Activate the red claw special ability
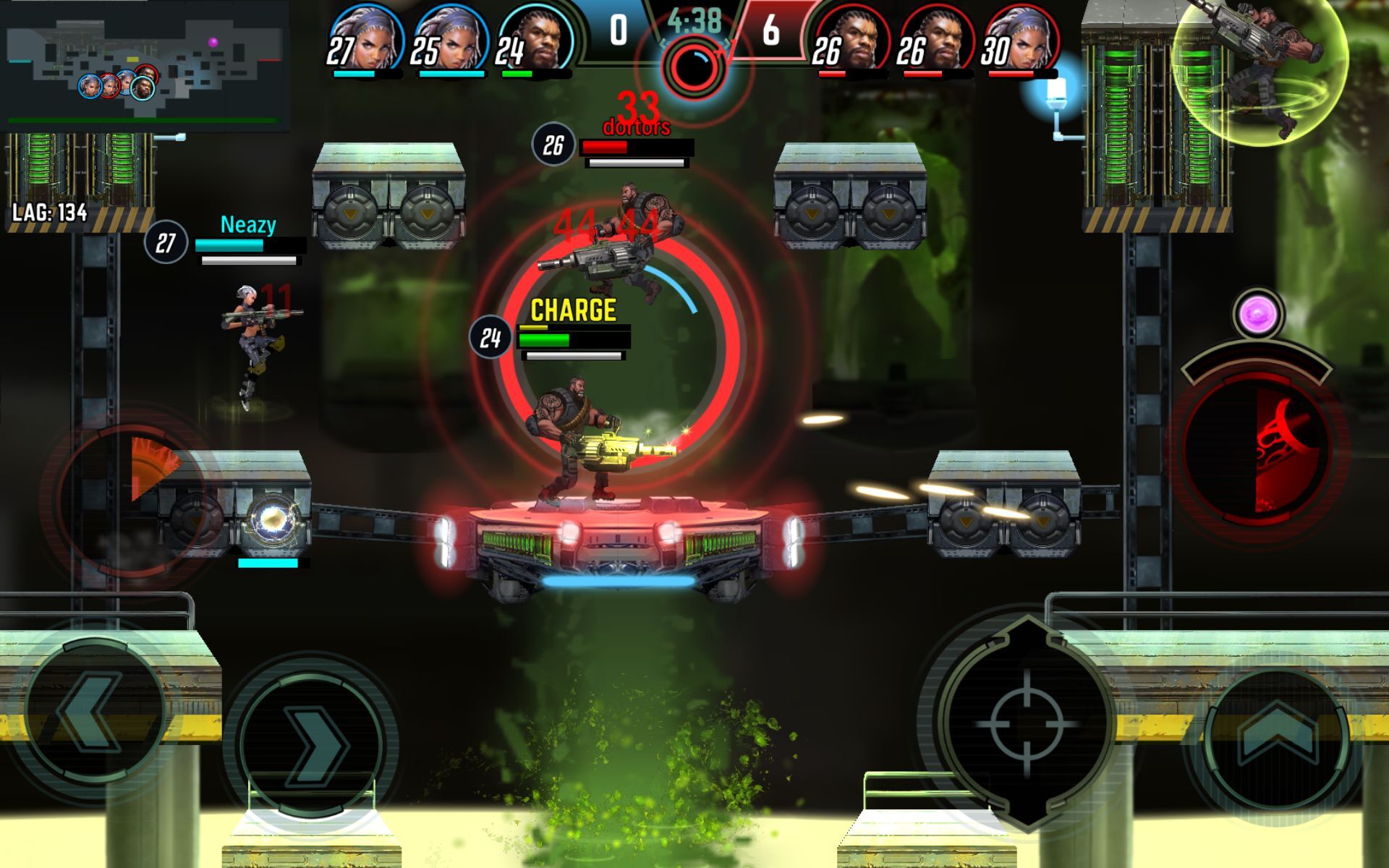 pos(1259,450)
